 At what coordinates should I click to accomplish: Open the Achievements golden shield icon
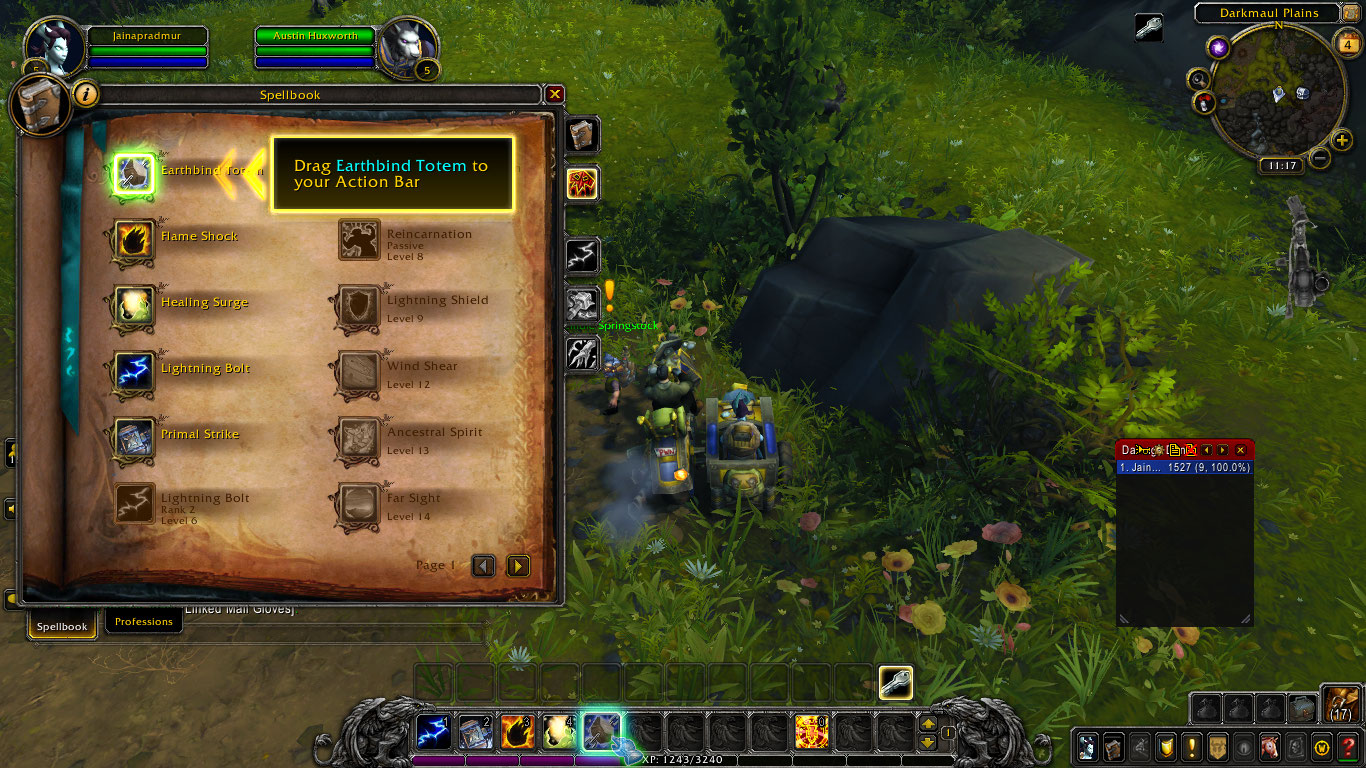pos(1167,747)
